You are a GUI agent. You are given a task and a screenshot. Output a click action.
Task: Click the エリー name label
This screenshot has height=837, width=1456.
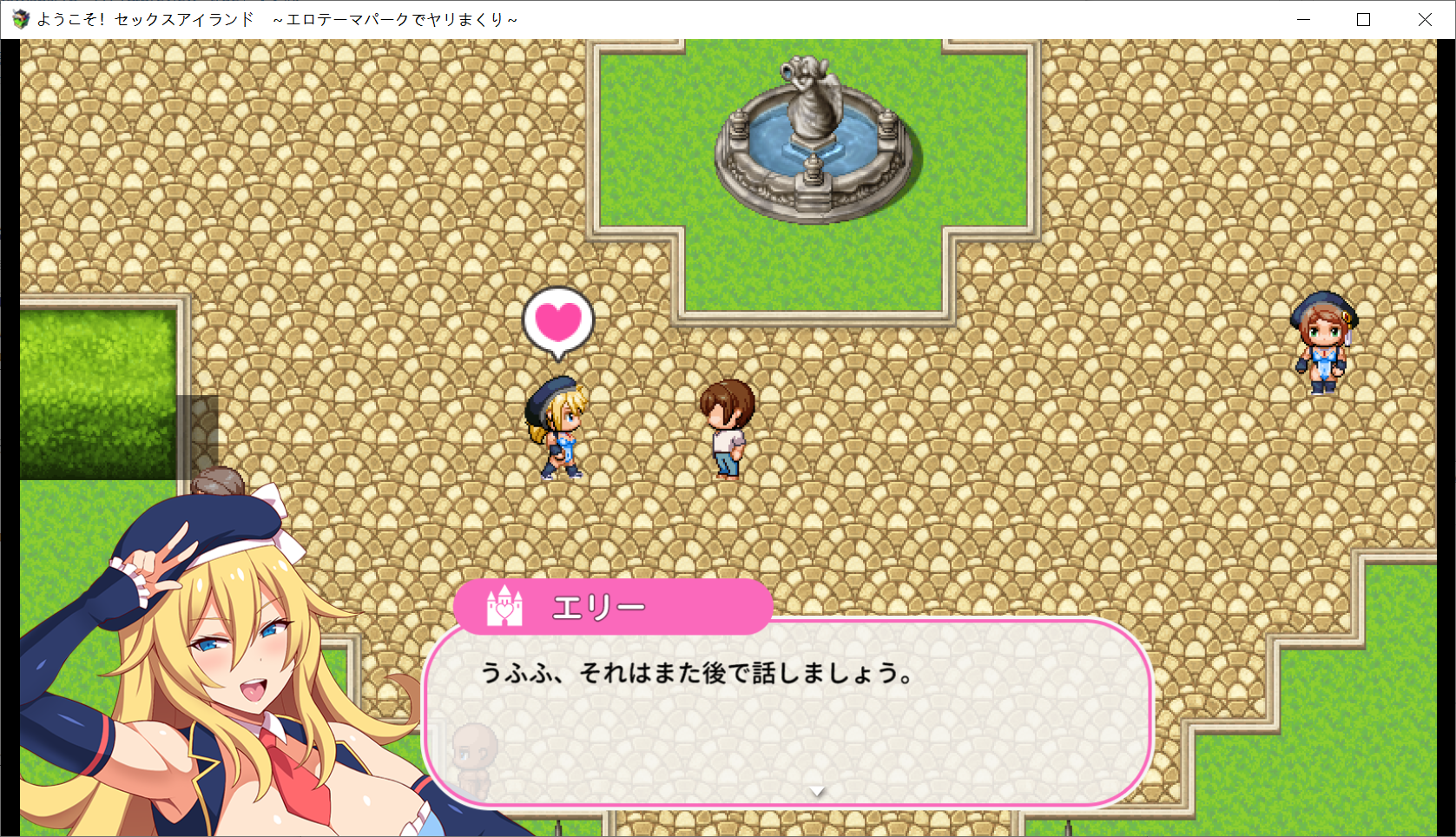pos(599,608)
